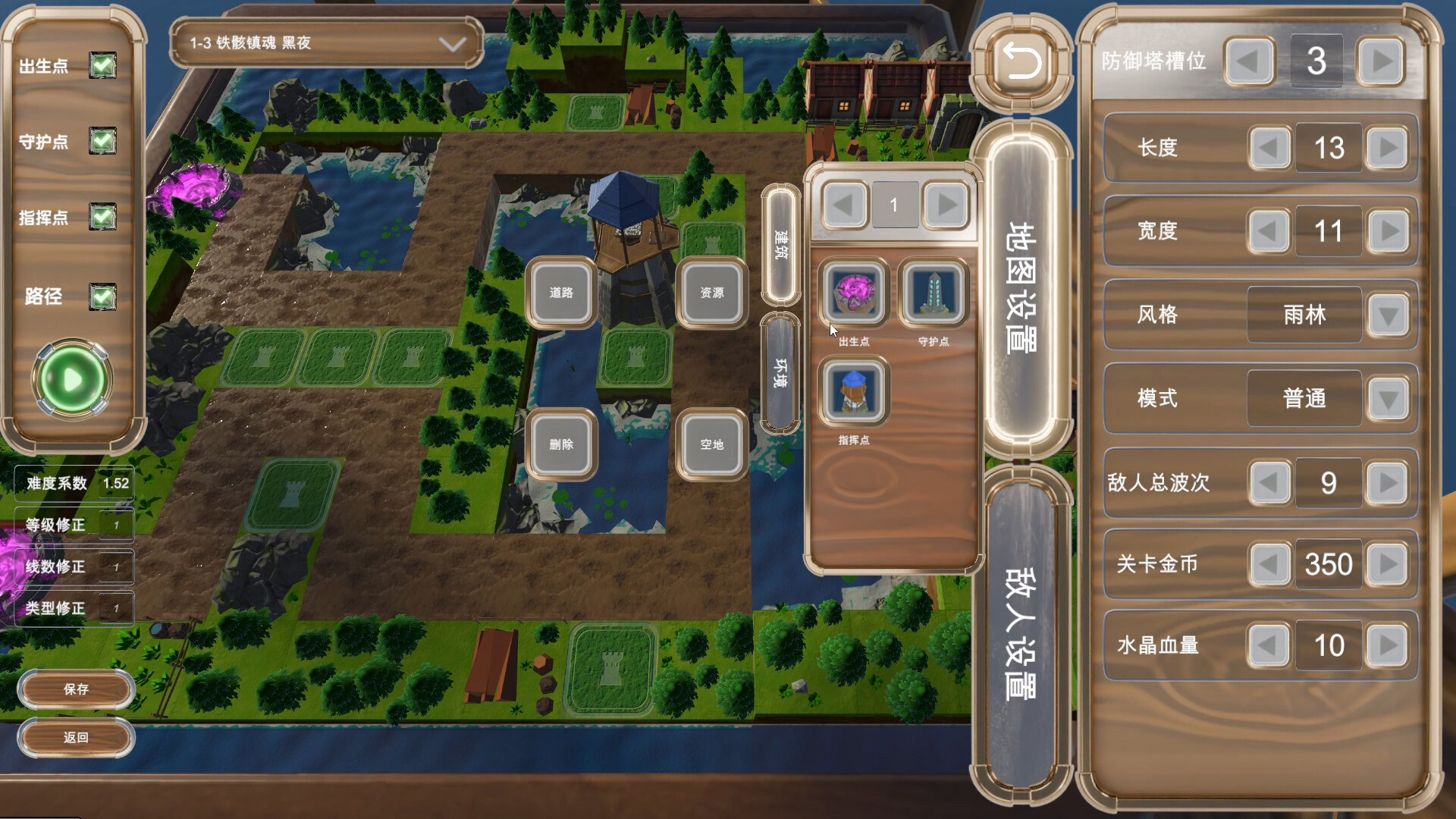The image size is (1456, 819).
Task: Increase the 关卡金币 gold value
Action: click(x=1388, y=564)
